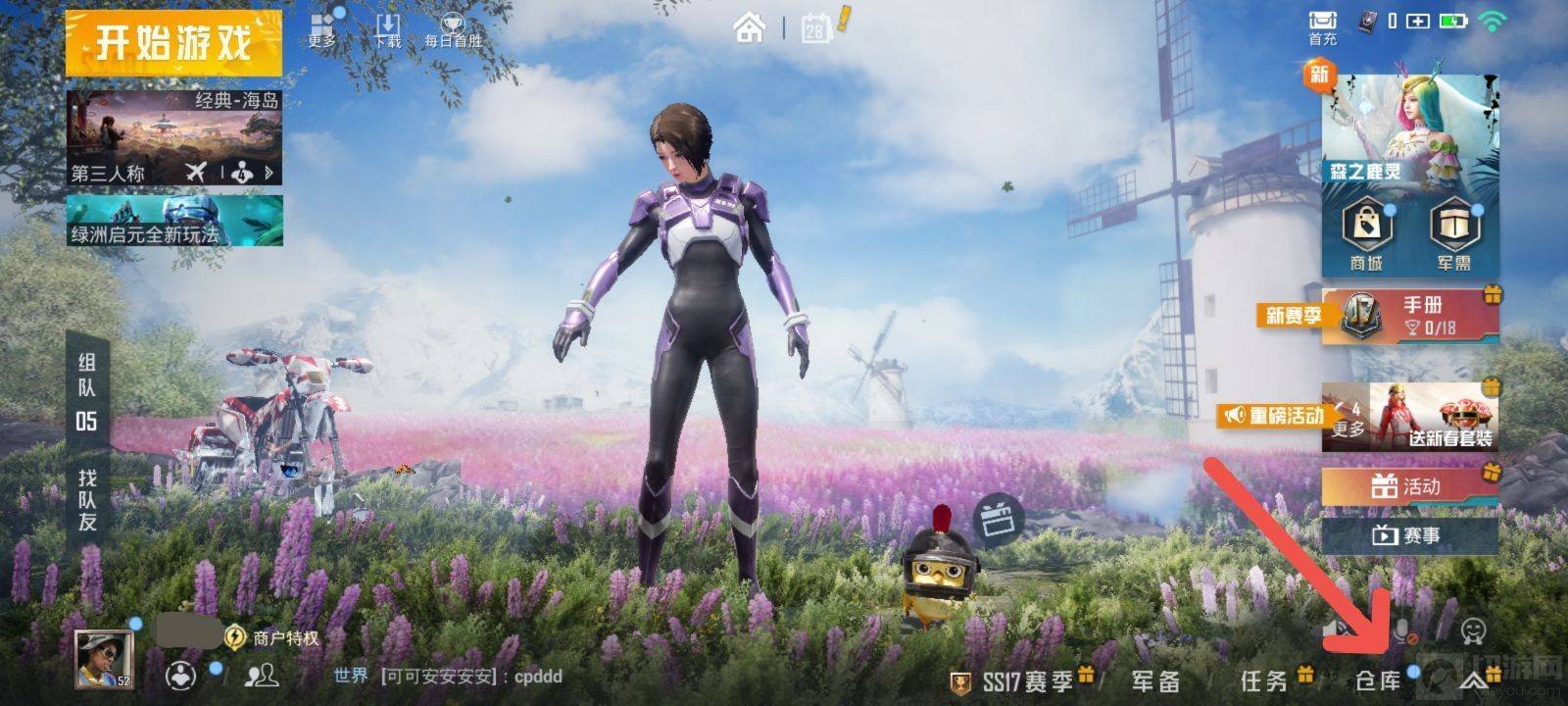Go to the home house icon

click(x=750, y=27)
